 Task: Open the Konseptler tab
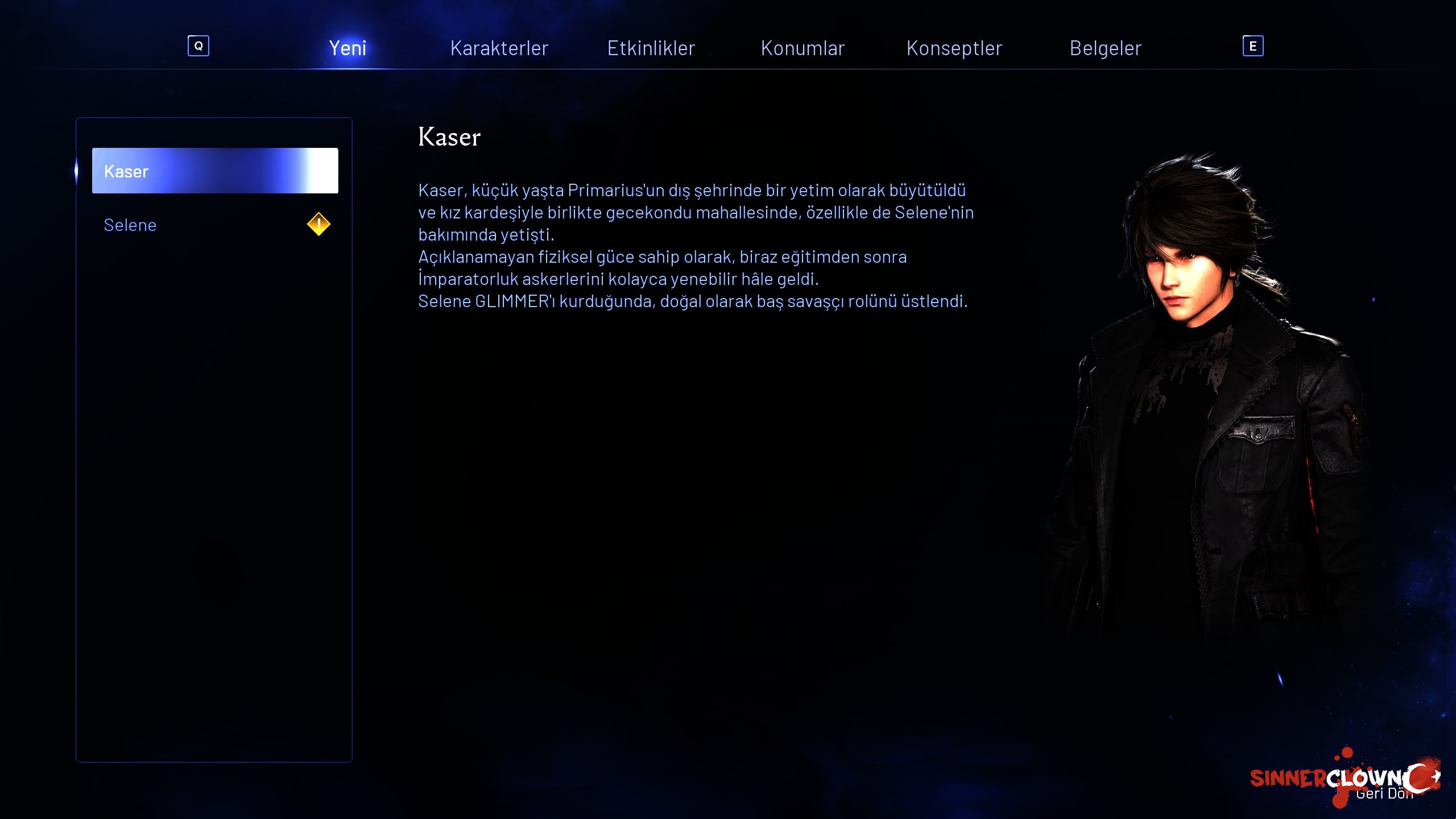(x=954, y=48)
